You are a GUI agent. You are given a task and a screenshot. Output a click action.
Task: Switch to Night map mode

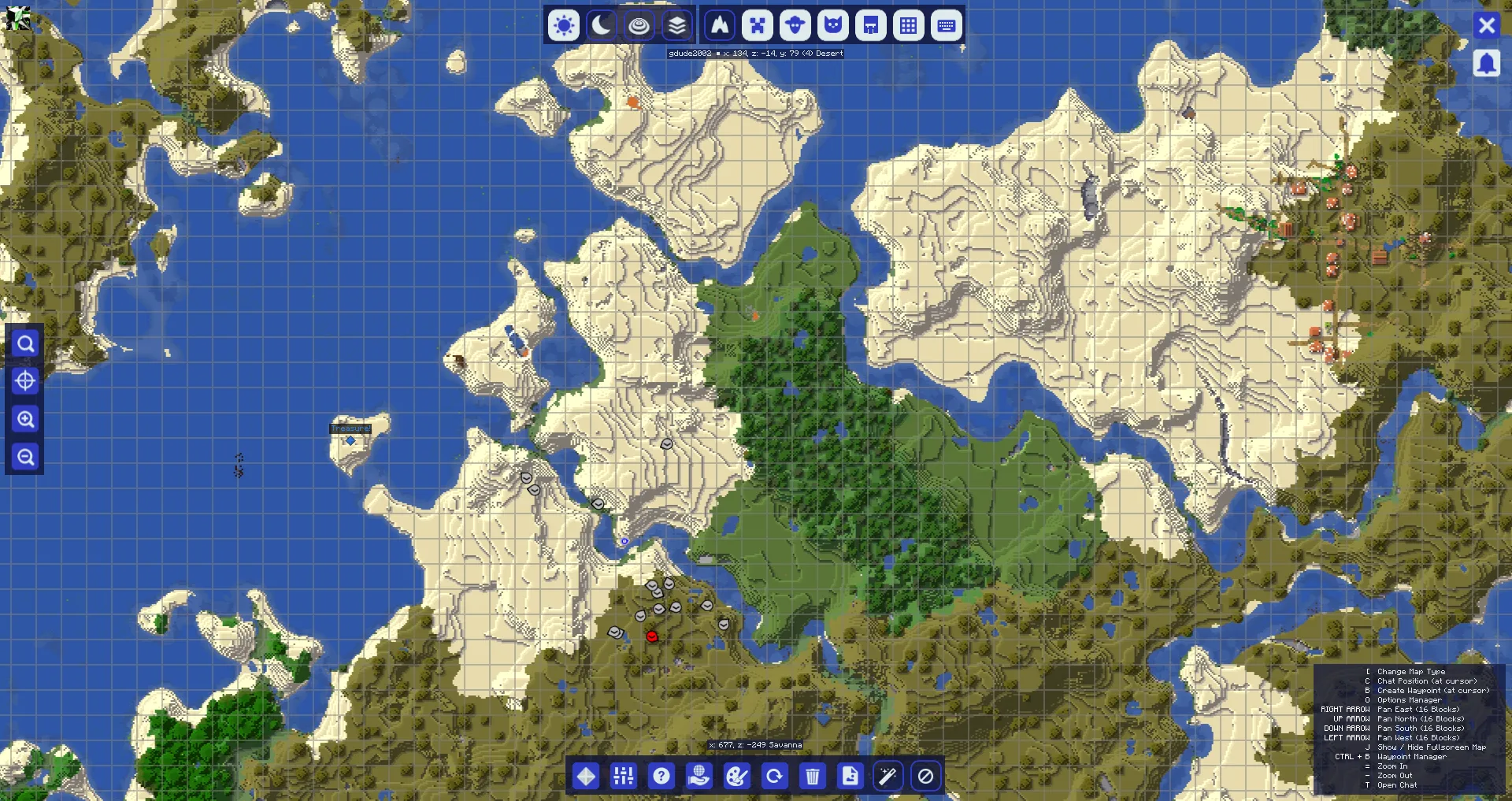click(x=602, y=25)
